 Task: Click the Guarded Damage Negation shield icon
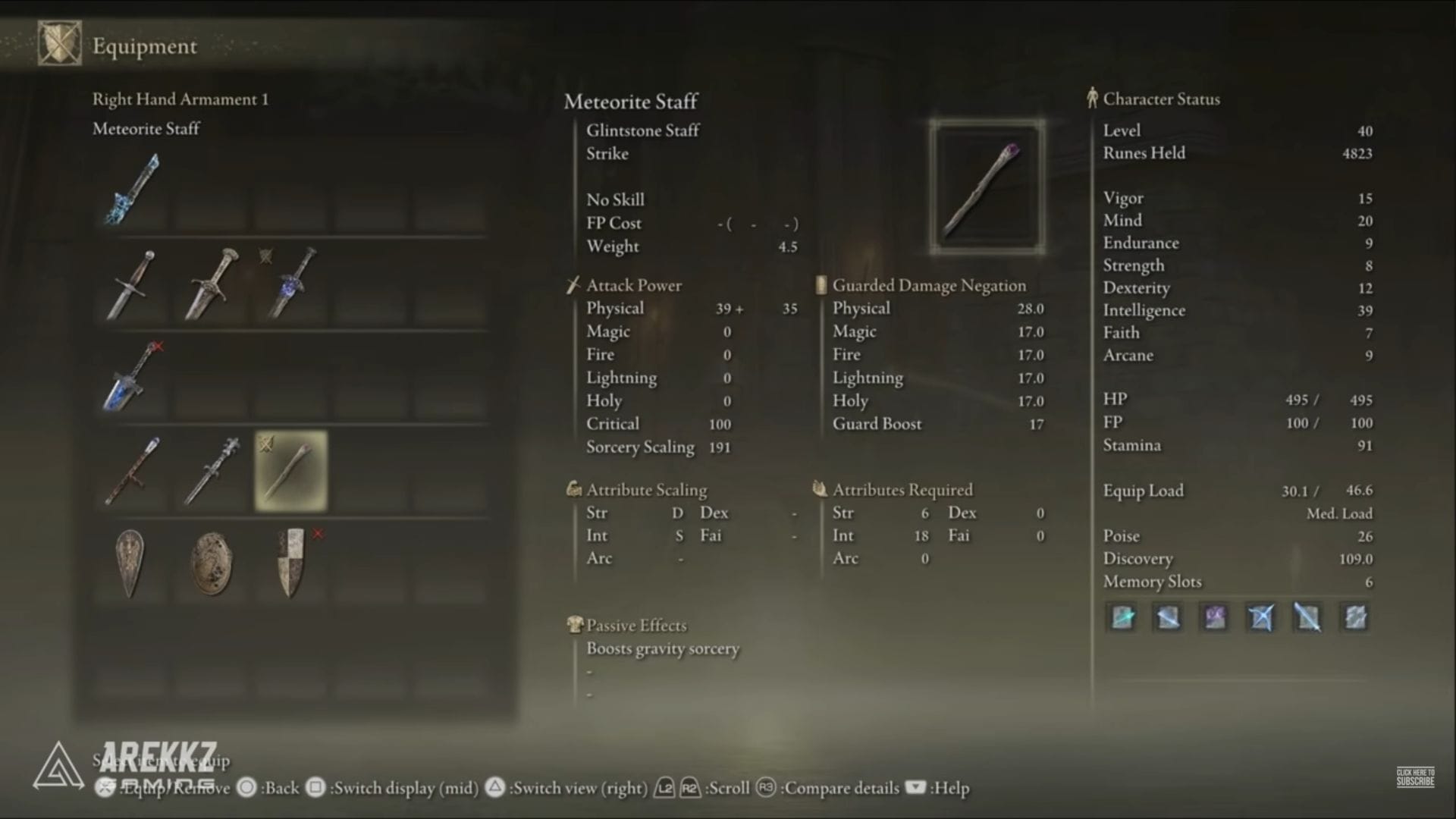pyautogui.click(x=821, y=285)
